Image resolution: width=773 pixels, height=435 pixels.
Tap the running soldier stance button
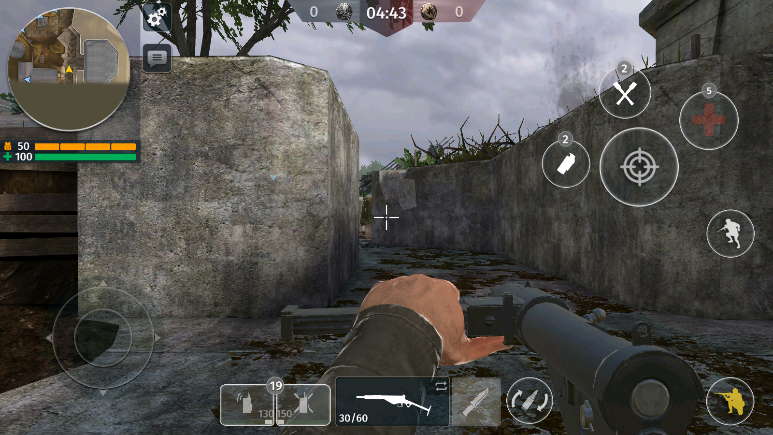pos(730,233)
